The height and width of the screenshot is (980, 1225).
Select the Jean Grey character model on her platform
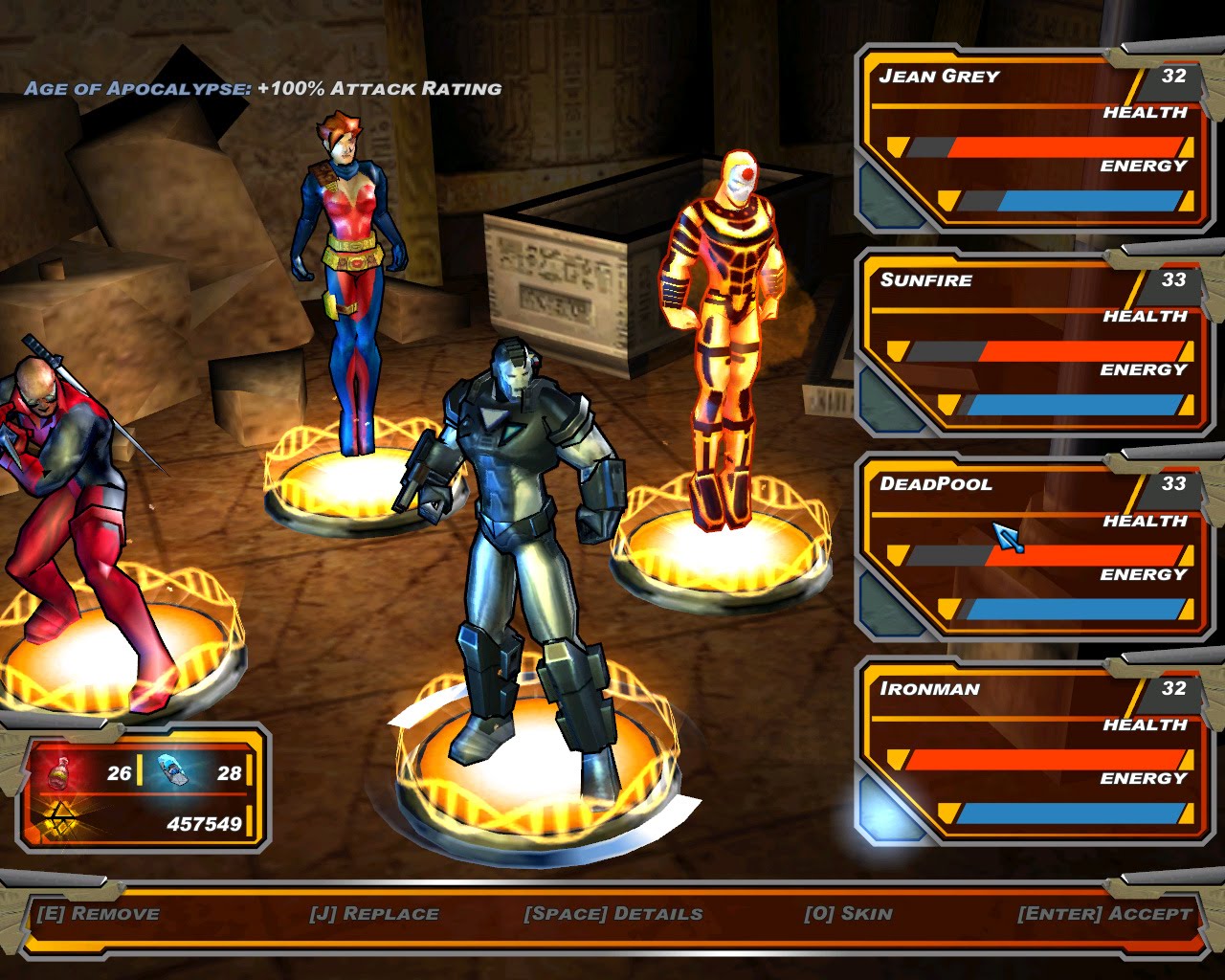(x=350, y=268)
